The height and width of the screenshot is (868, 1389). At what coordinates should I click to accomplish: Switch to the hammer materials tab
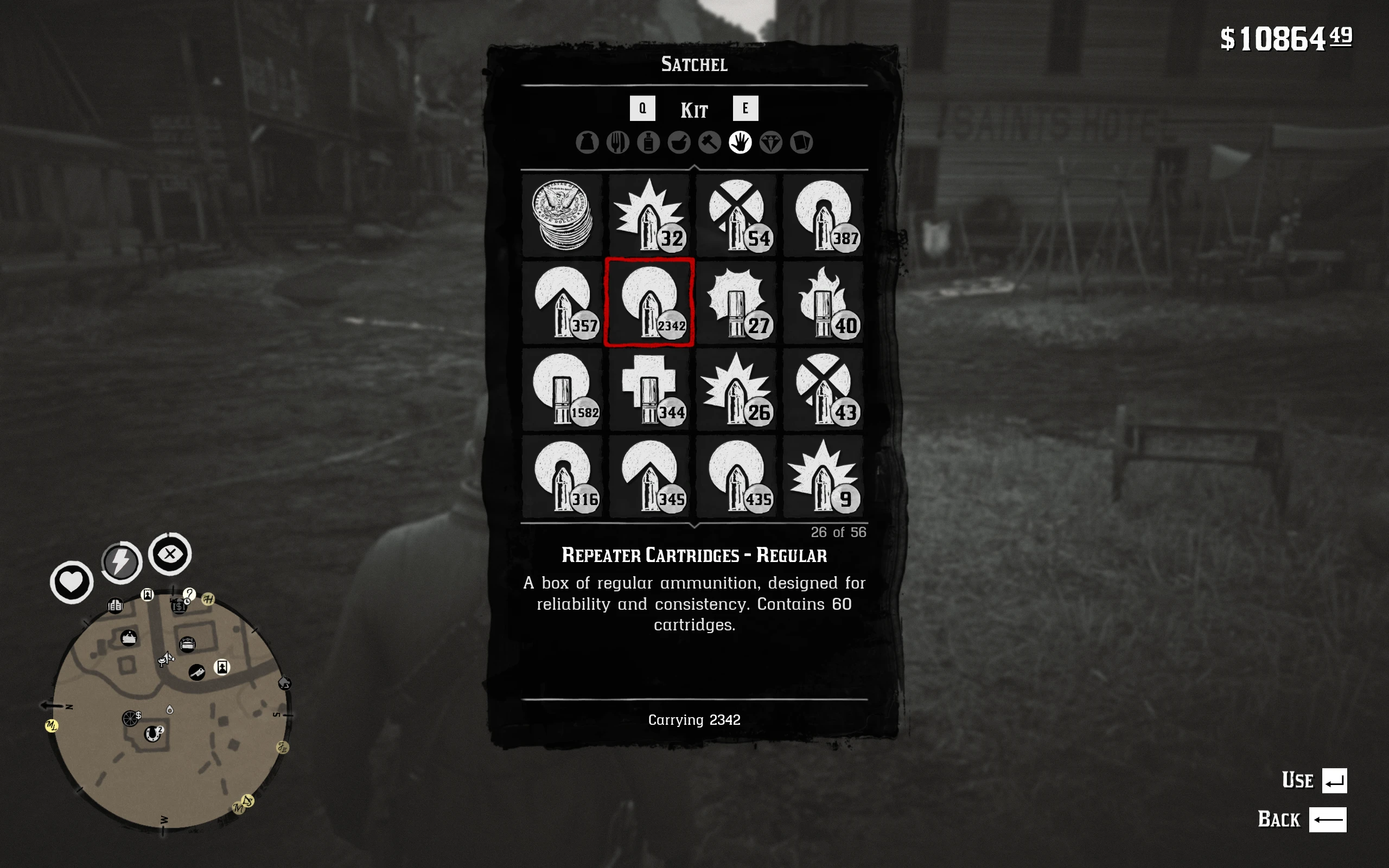(710, 142)
